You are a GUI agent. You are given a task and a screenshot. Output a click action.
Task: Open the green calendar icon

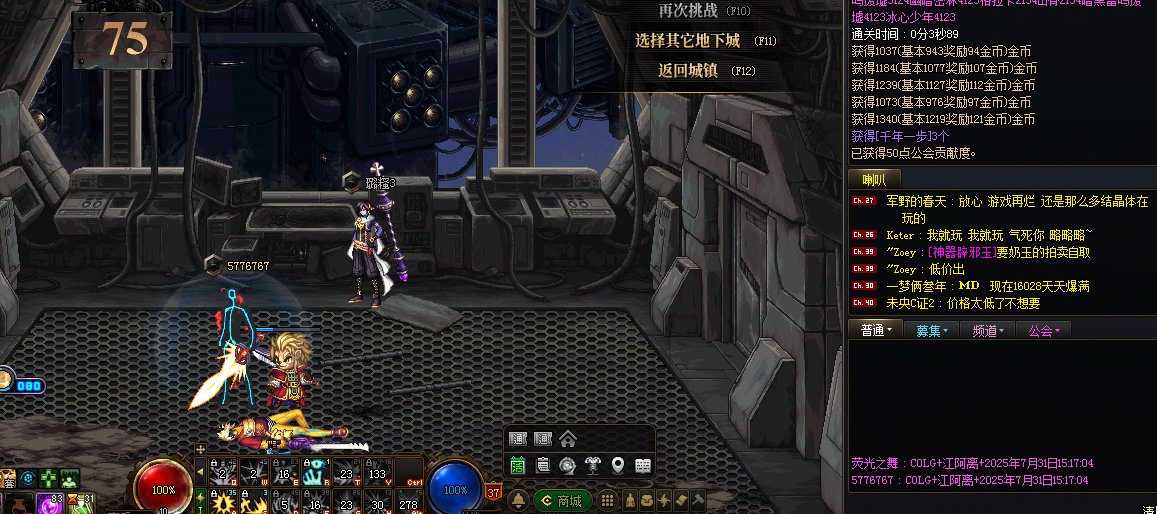[518, 465]
